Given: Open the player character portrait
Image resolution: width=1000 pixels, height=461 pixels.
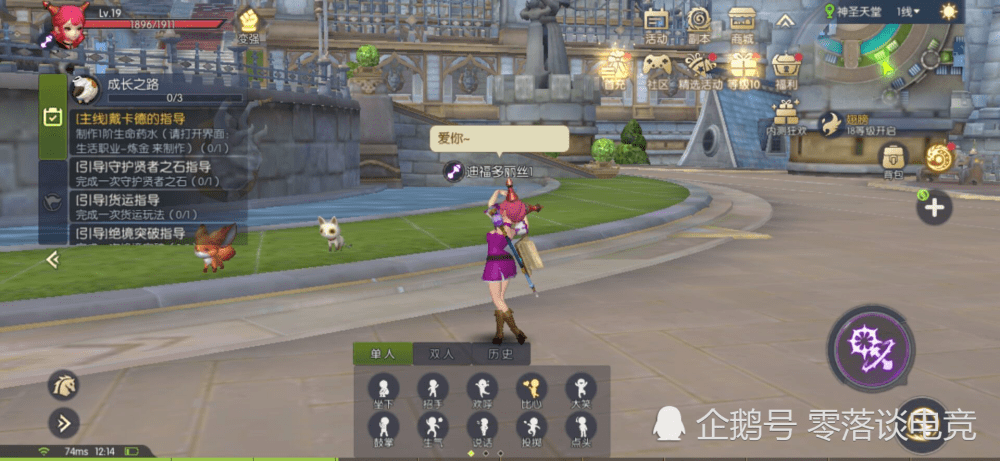Looking at the screenshot, I should tap(66, 22).
